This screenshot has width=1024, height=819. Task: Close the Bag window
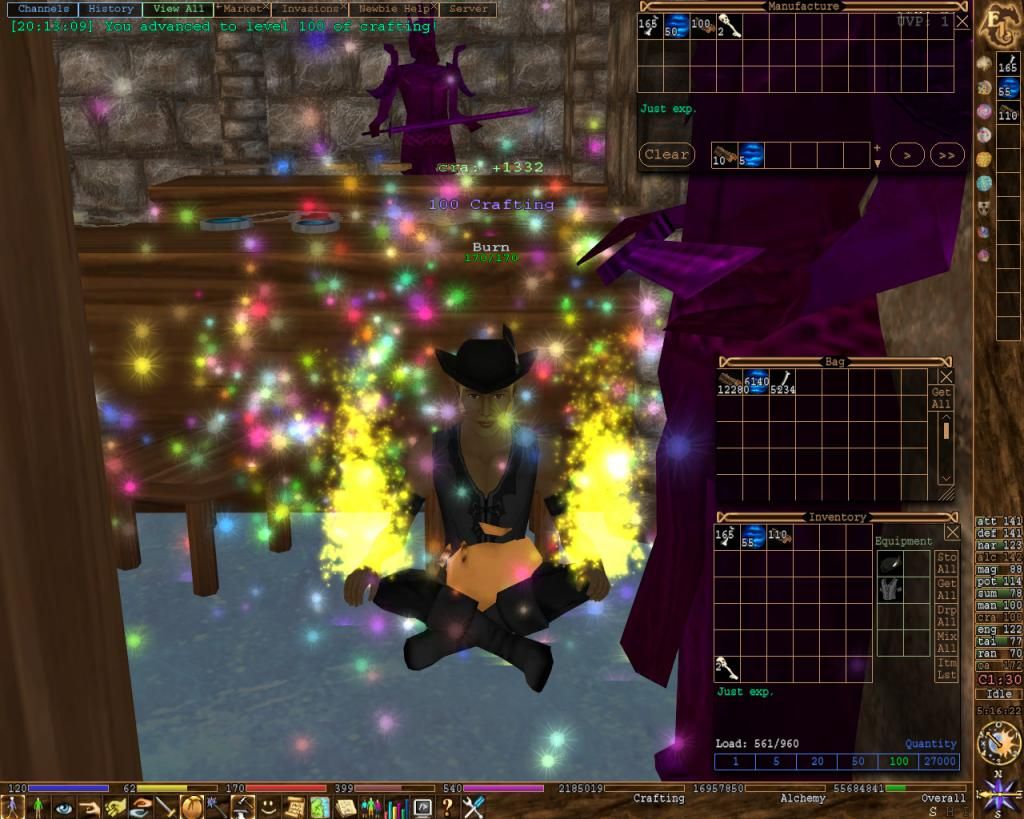click(x=946, y=376)
